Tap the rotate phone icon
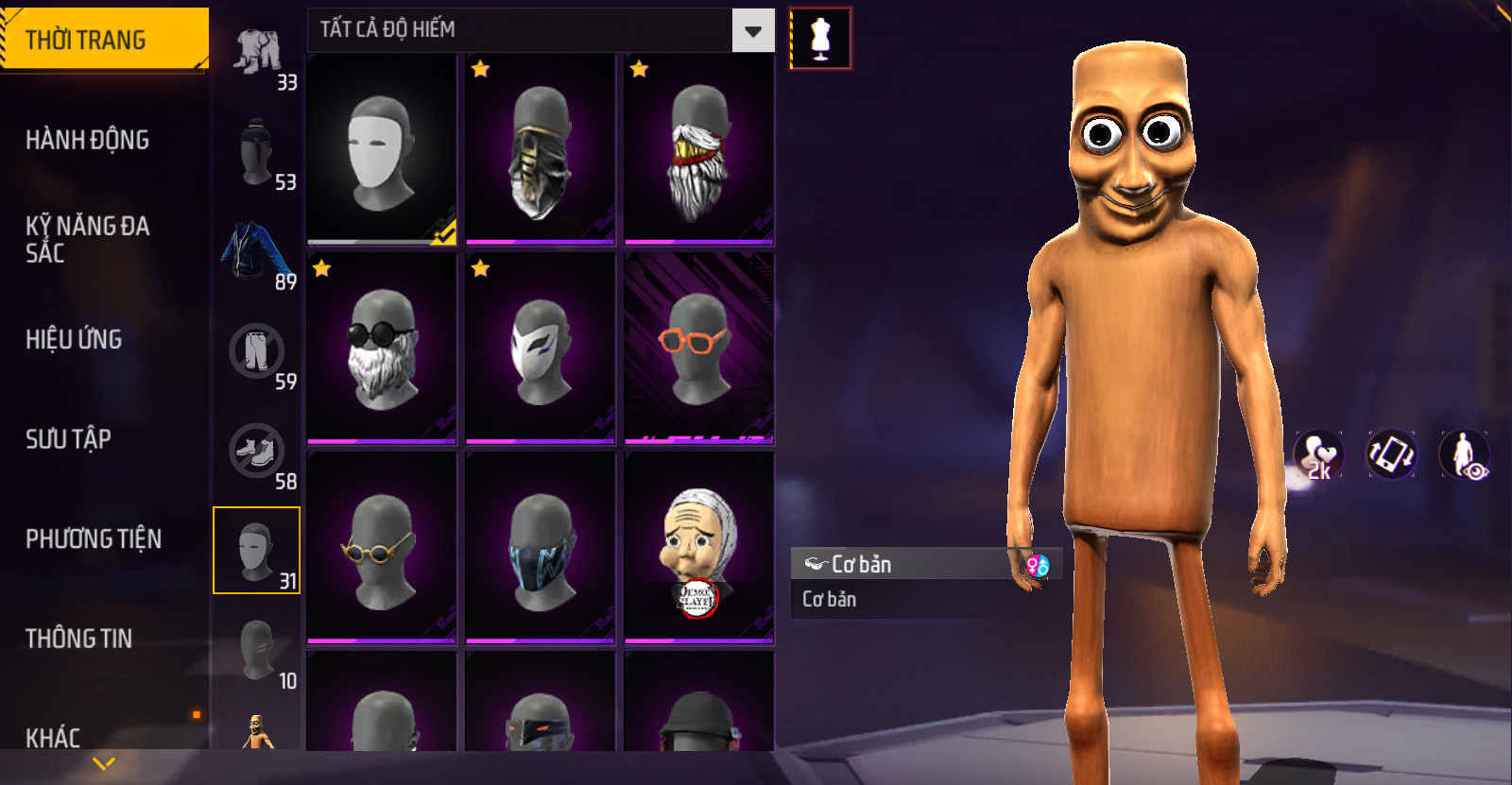The width and height of the screenshot is (1512, 785). [1391, 454]
